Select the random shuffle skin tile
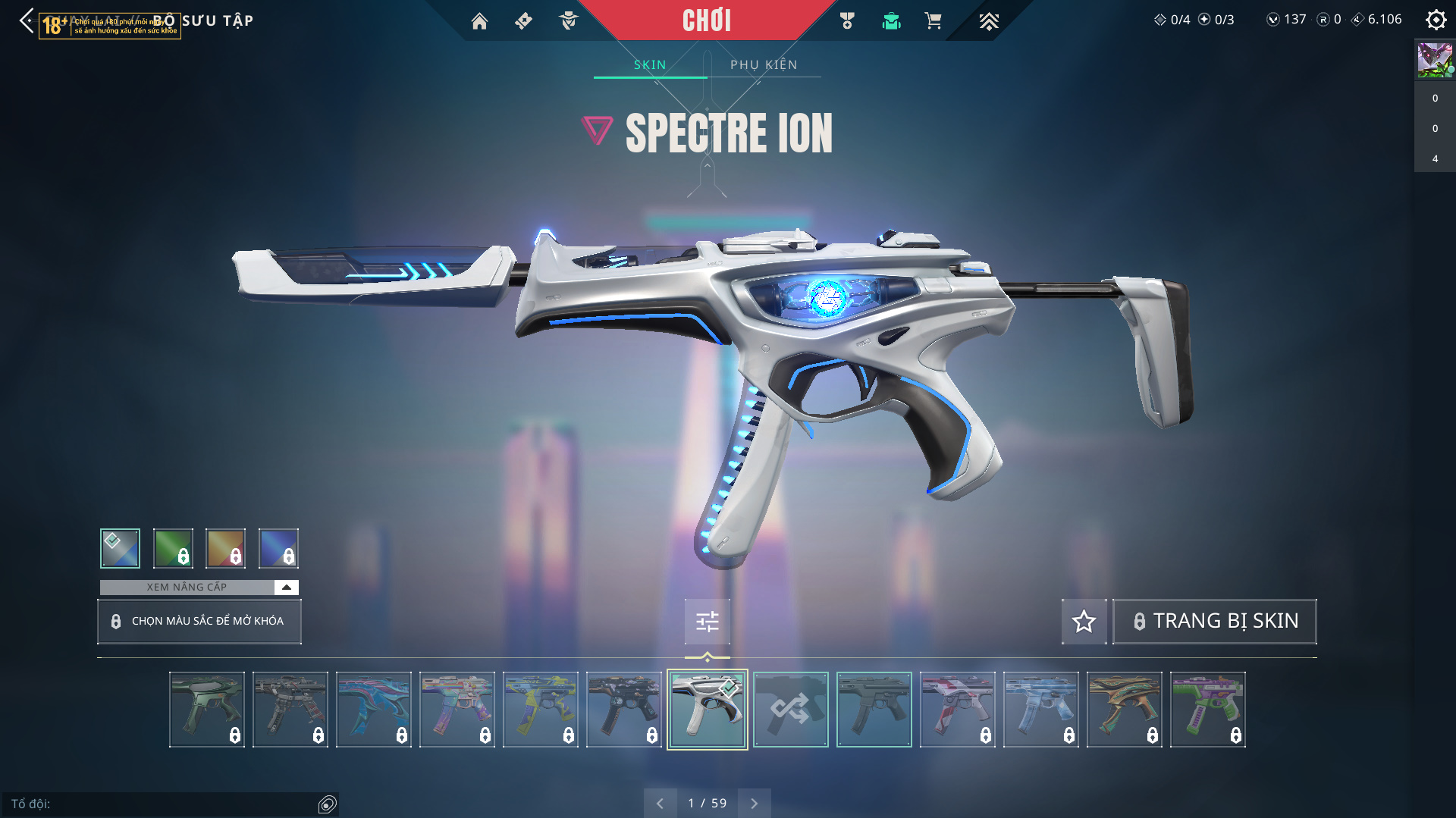The width and height of the screenshot is (1456, 818). [790, 710]
